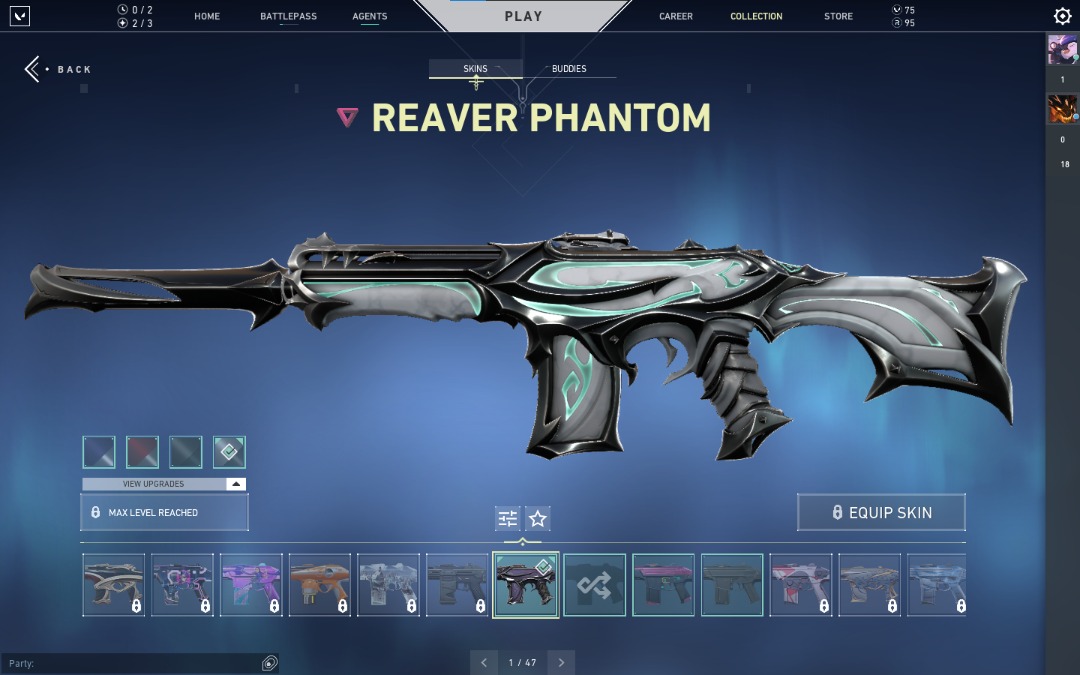The image size is (1080, 675).
Task: Switch to the Buddies tab
Action: point(569,69)
